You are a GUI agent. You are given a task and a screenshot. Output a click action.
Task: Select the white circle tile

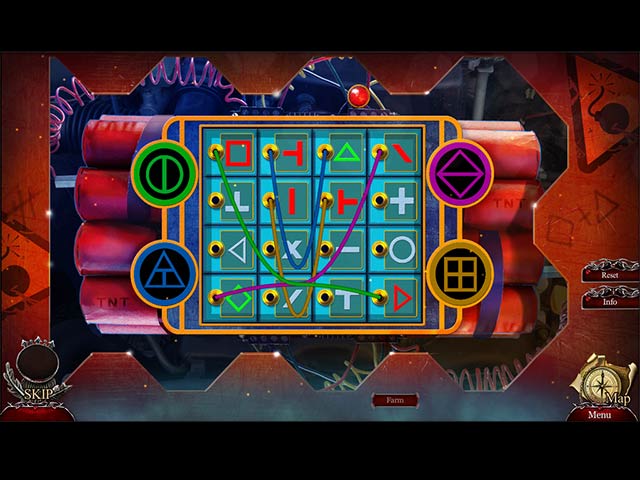pyautogui.click(x=401, y=248)
